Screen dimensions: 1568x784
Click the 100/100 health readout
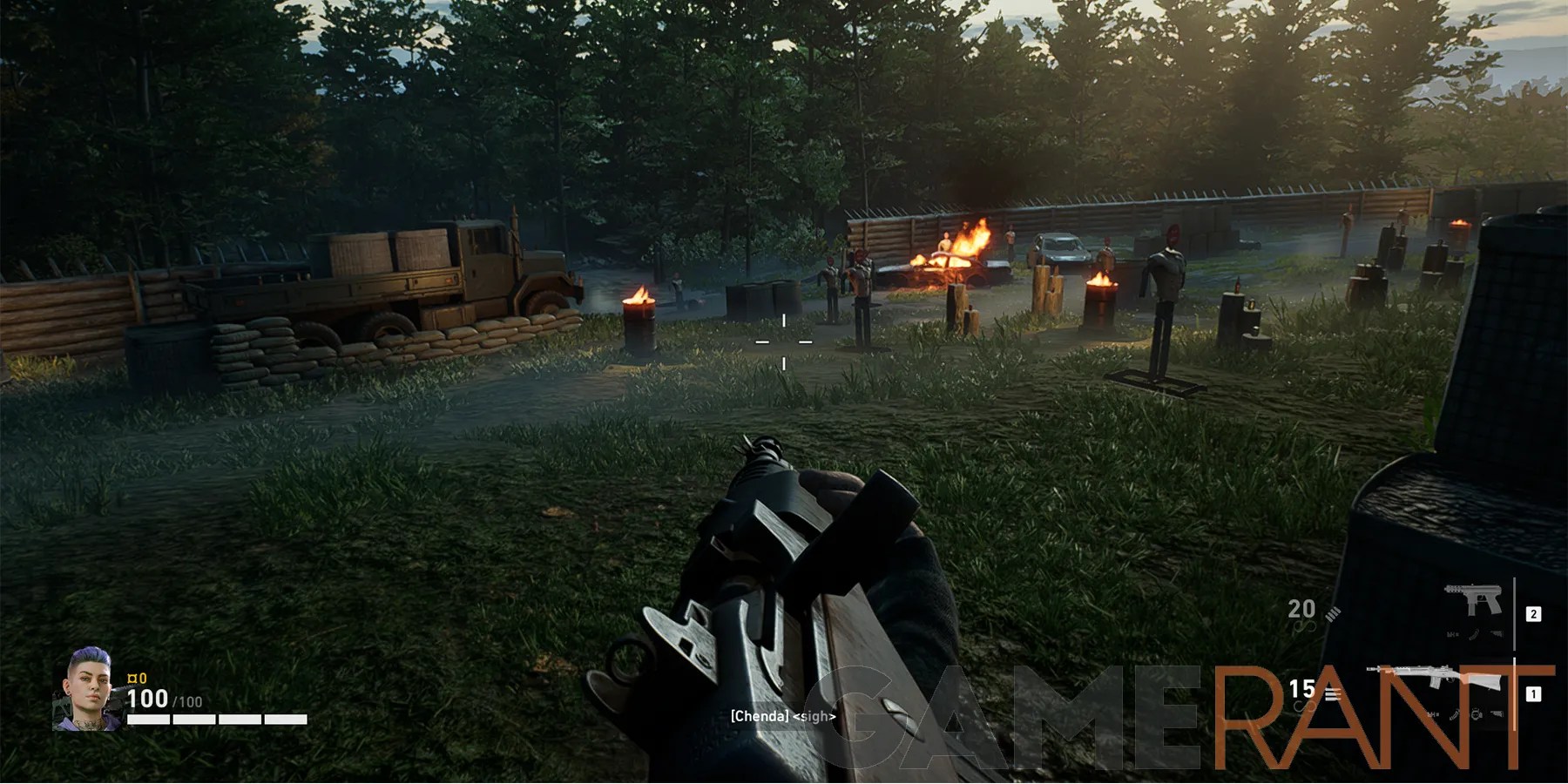162,700
